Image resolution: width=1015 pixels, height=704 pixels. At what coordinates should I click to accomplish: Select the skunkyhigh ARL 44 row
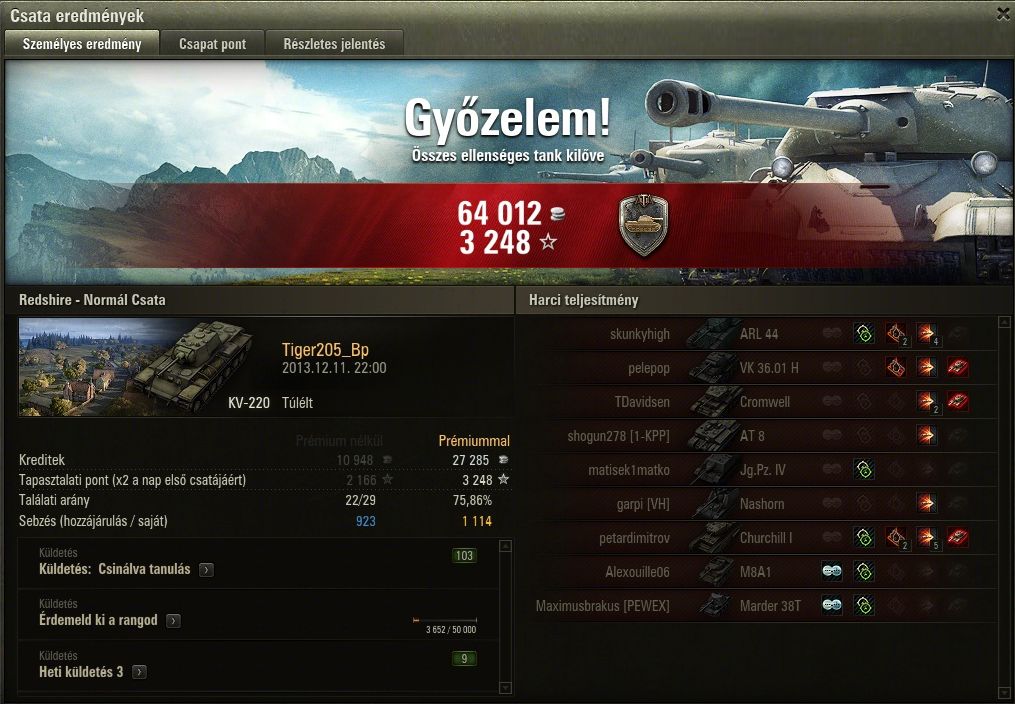click(760, 334)
